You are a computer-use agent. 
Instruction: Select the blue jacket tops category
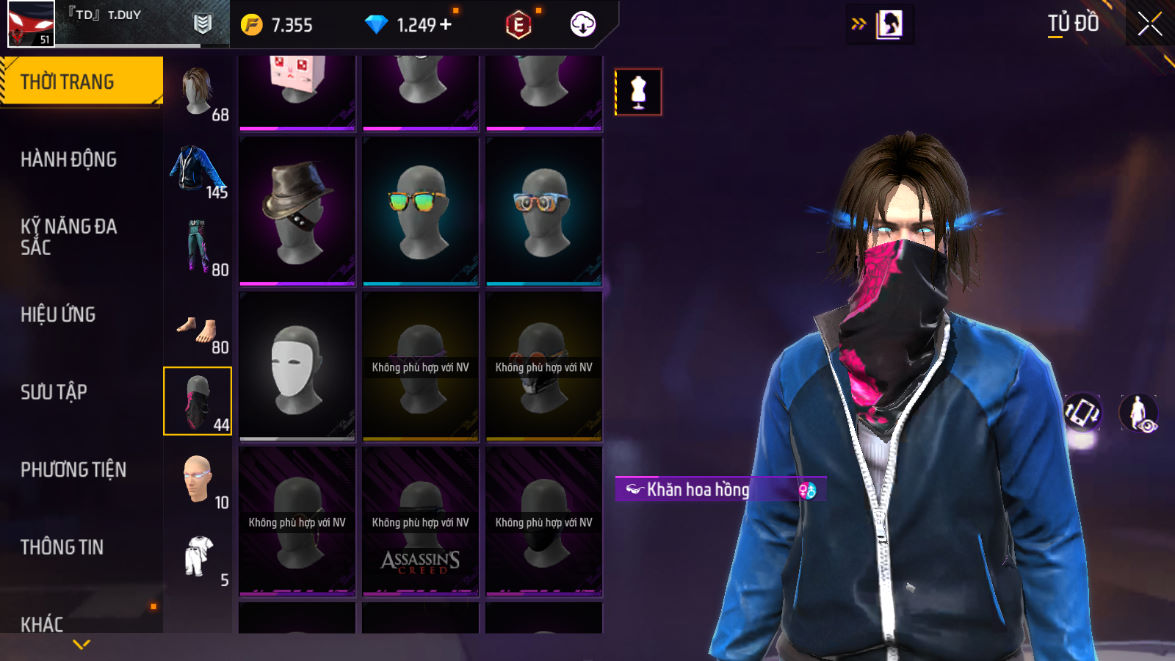point(198,170)
